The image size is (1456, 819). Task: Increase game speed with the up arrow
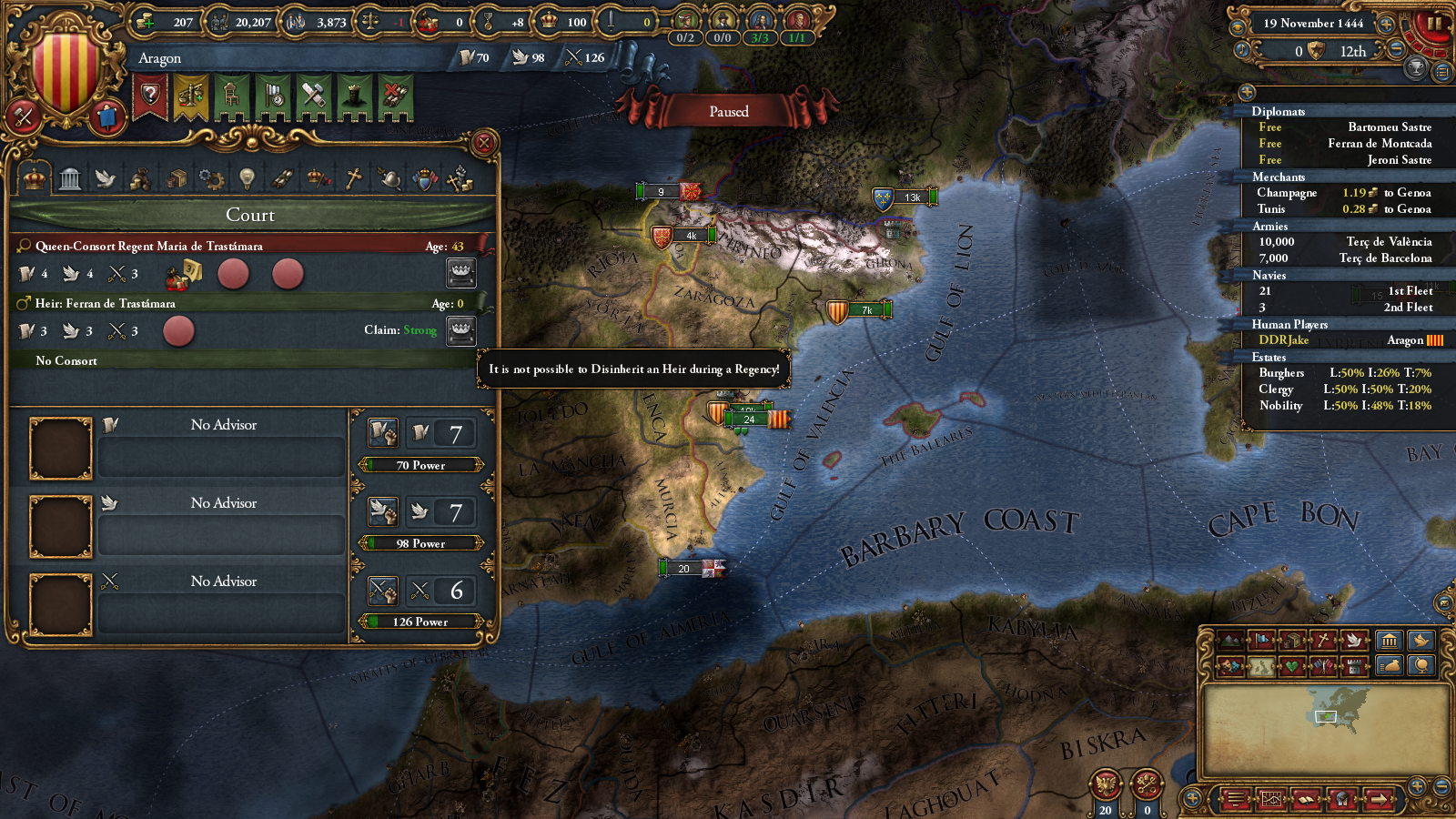click(1385, 25)
